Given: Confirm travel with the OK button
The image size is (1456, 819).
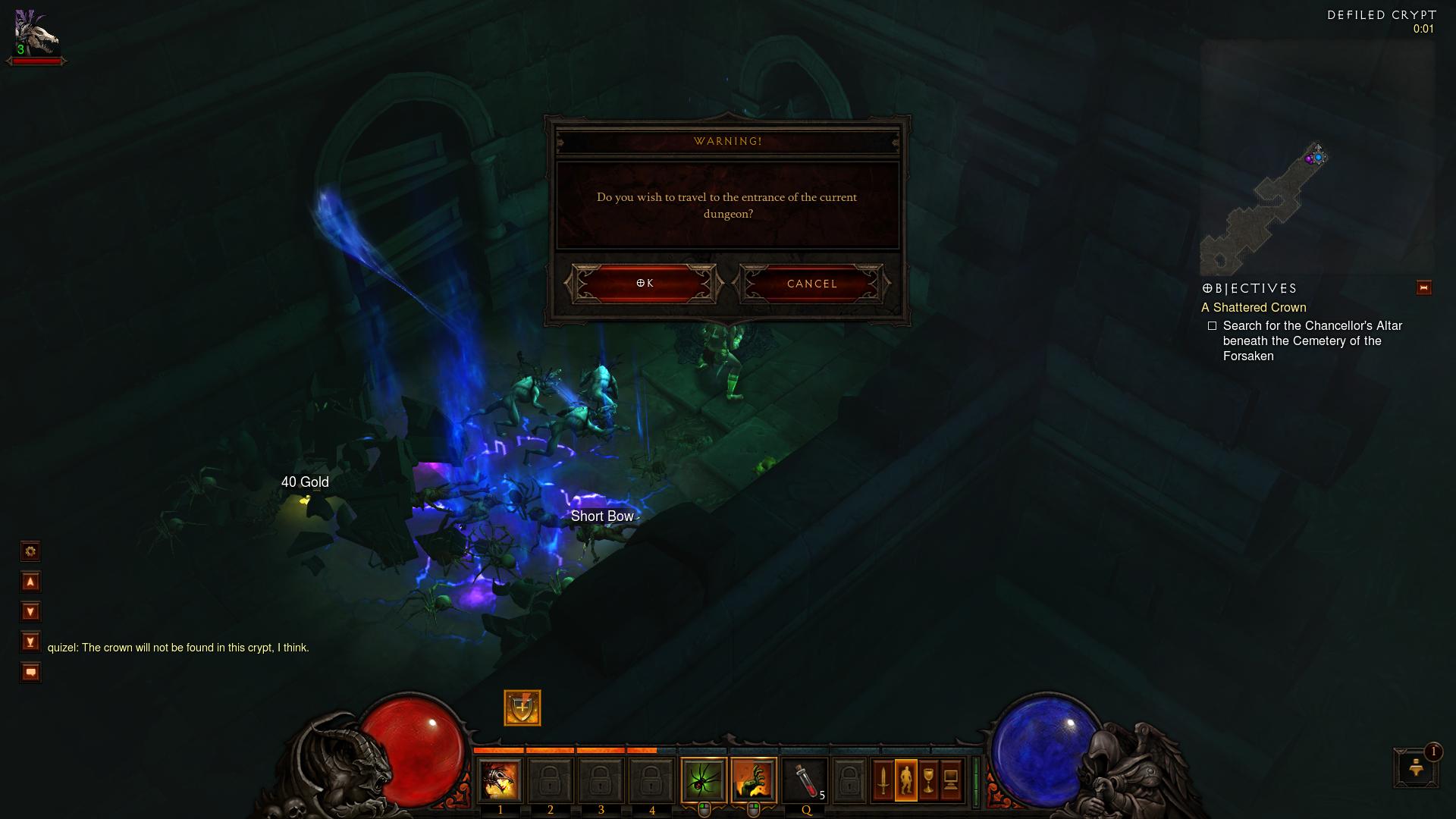Looking at the screenshot, I should point(644,284).
